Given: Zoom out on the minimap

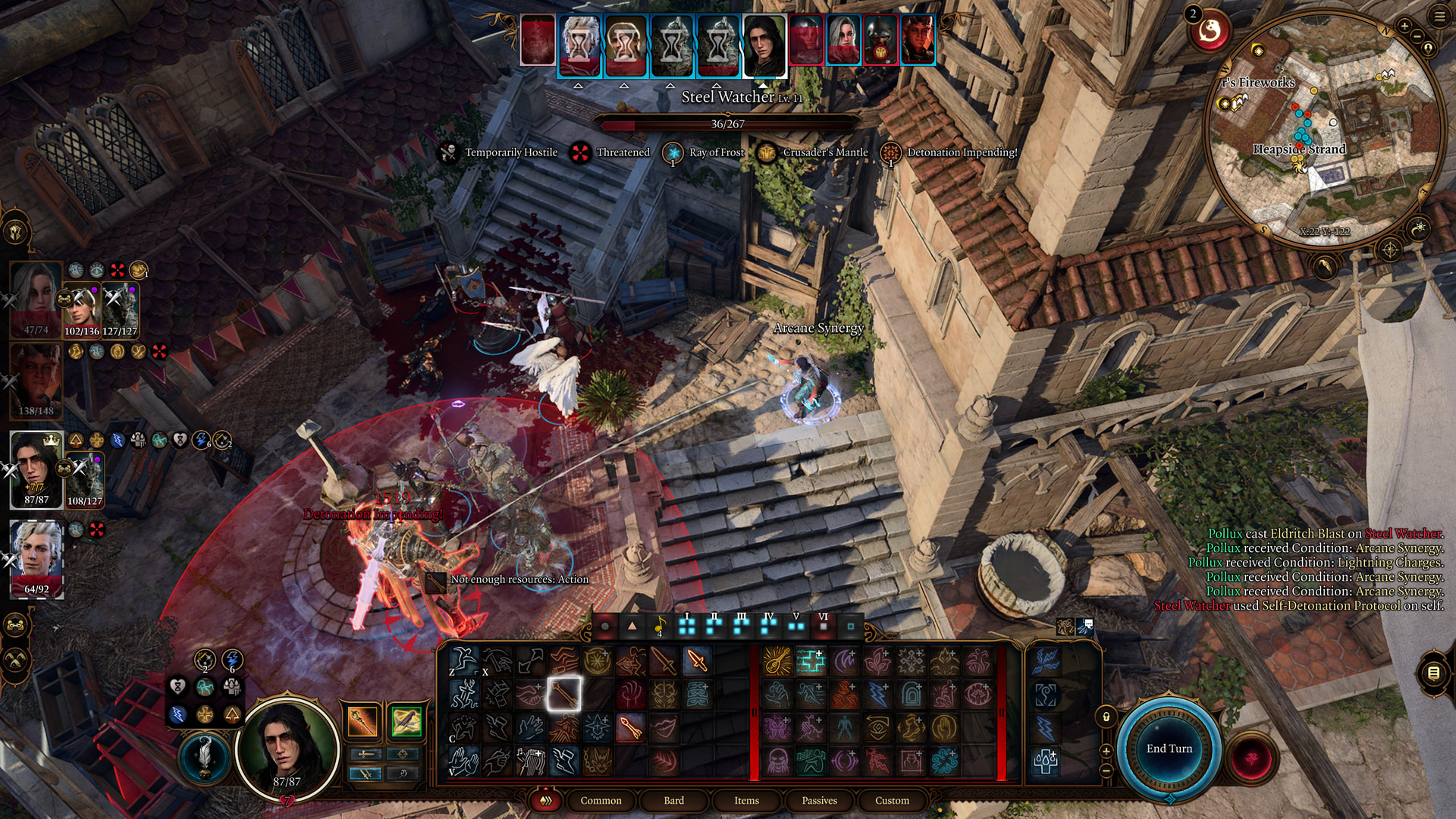Looking at the screenshot, I should (x=1417, y=37).
